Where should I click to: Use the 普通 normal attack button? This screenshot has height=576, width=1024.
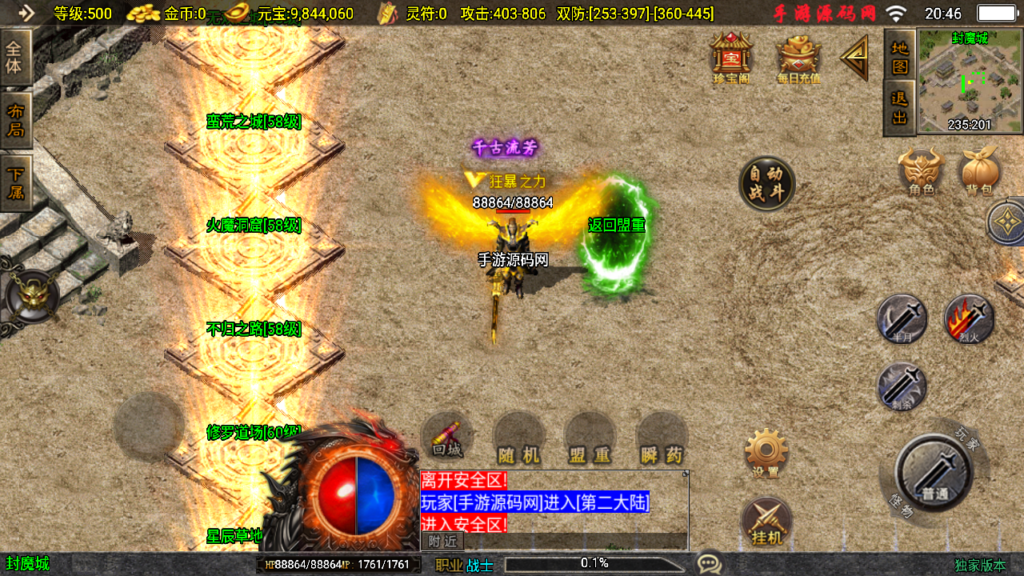(x=934, y=472)
